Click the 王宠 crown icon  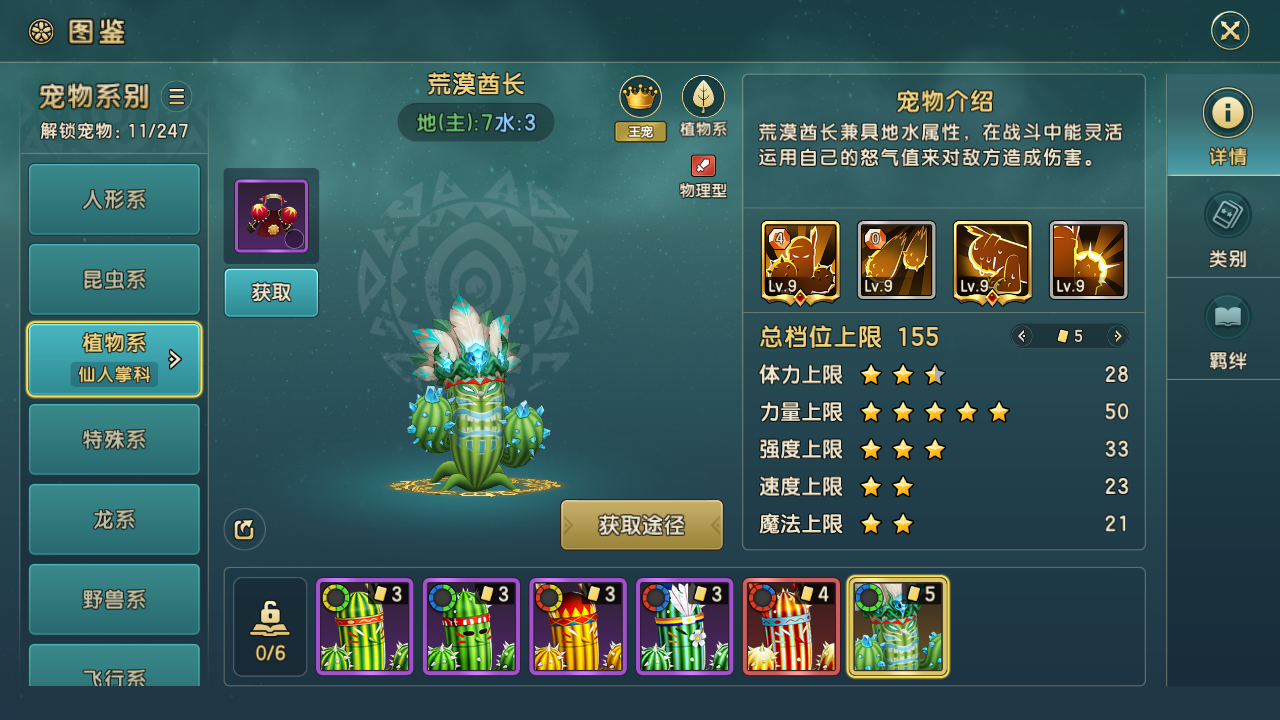pos(640,97)
